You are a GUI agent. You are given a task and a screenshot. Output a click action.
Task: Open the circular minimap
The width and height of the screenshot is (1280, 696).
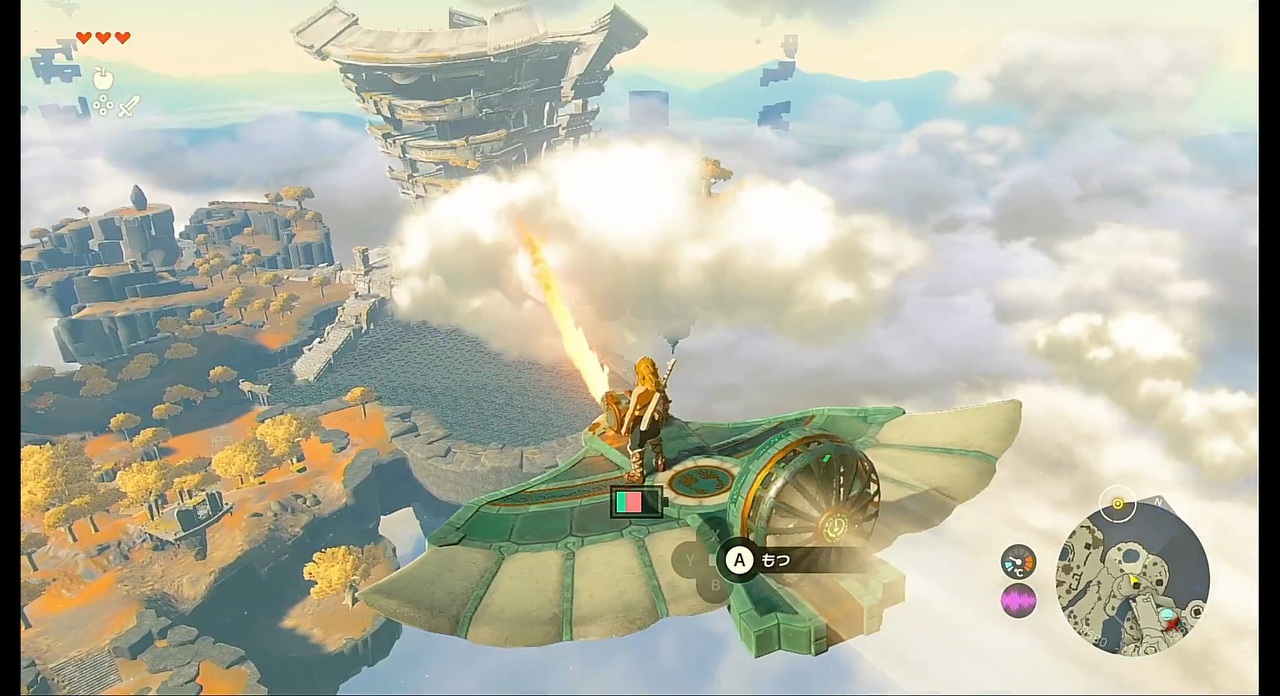(1133, 577)
